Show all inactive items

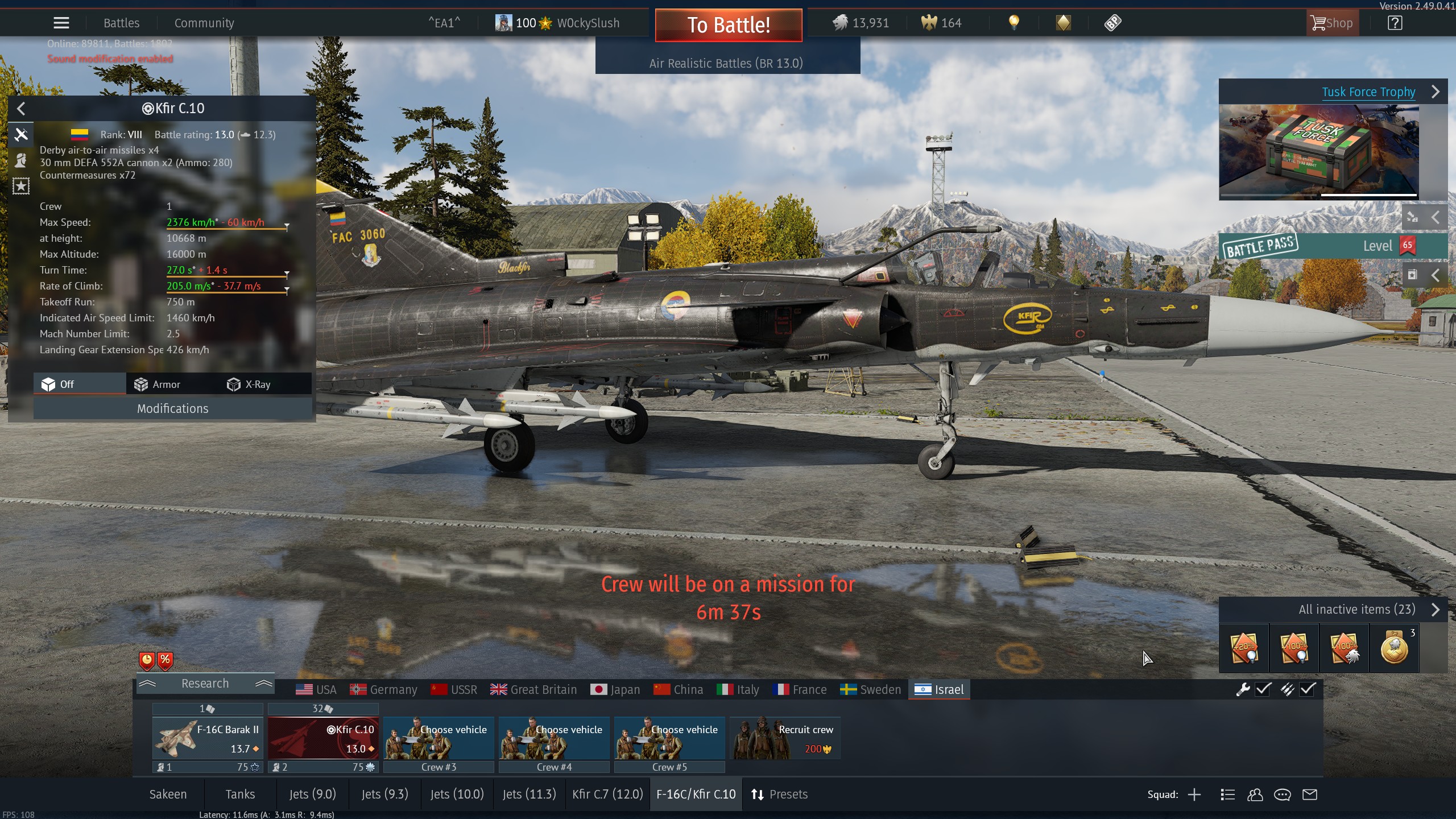[x=1356, y=609]
